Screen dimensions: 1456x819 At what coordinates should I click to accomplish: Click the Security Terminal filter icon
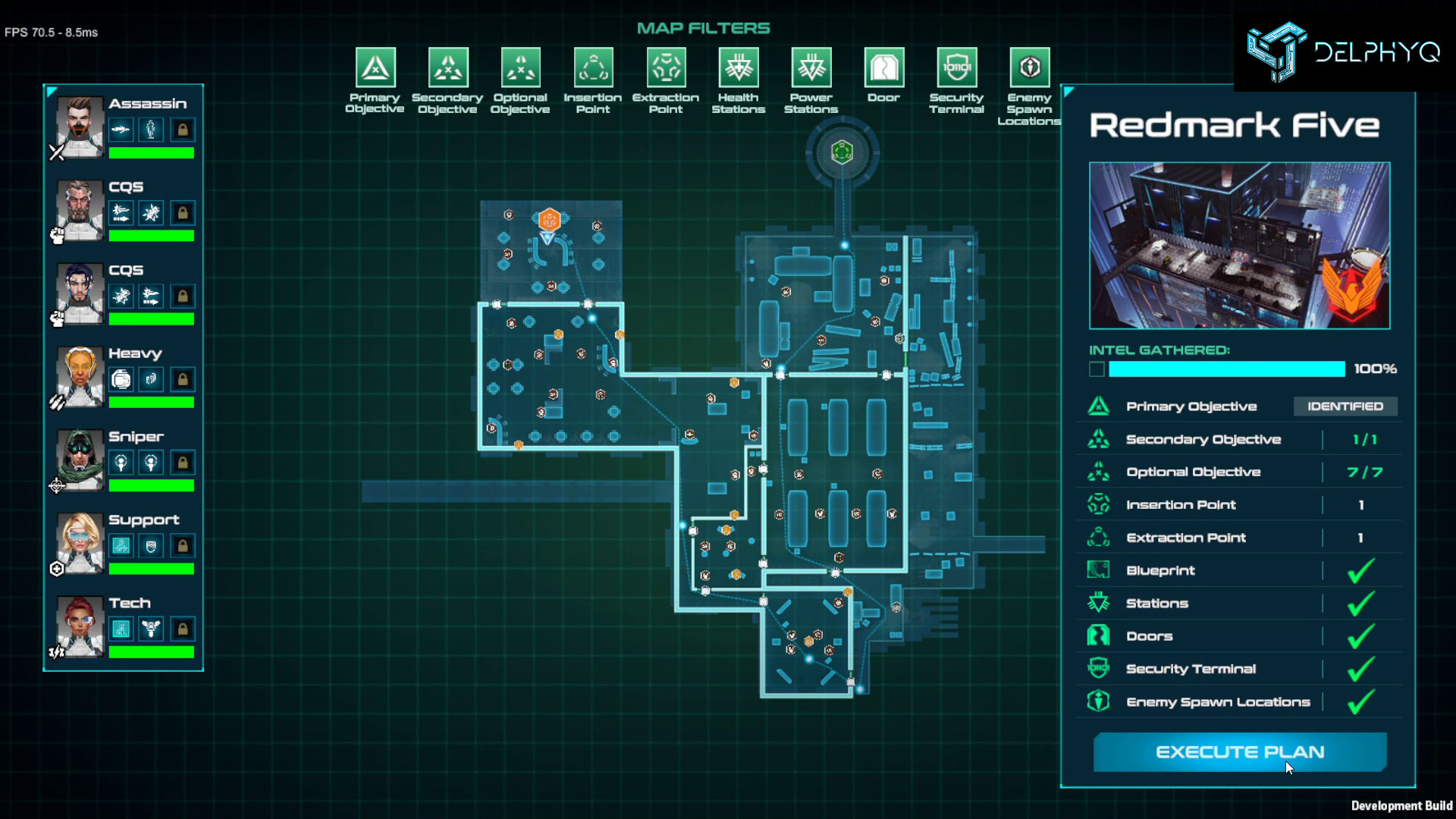(956, 67)
